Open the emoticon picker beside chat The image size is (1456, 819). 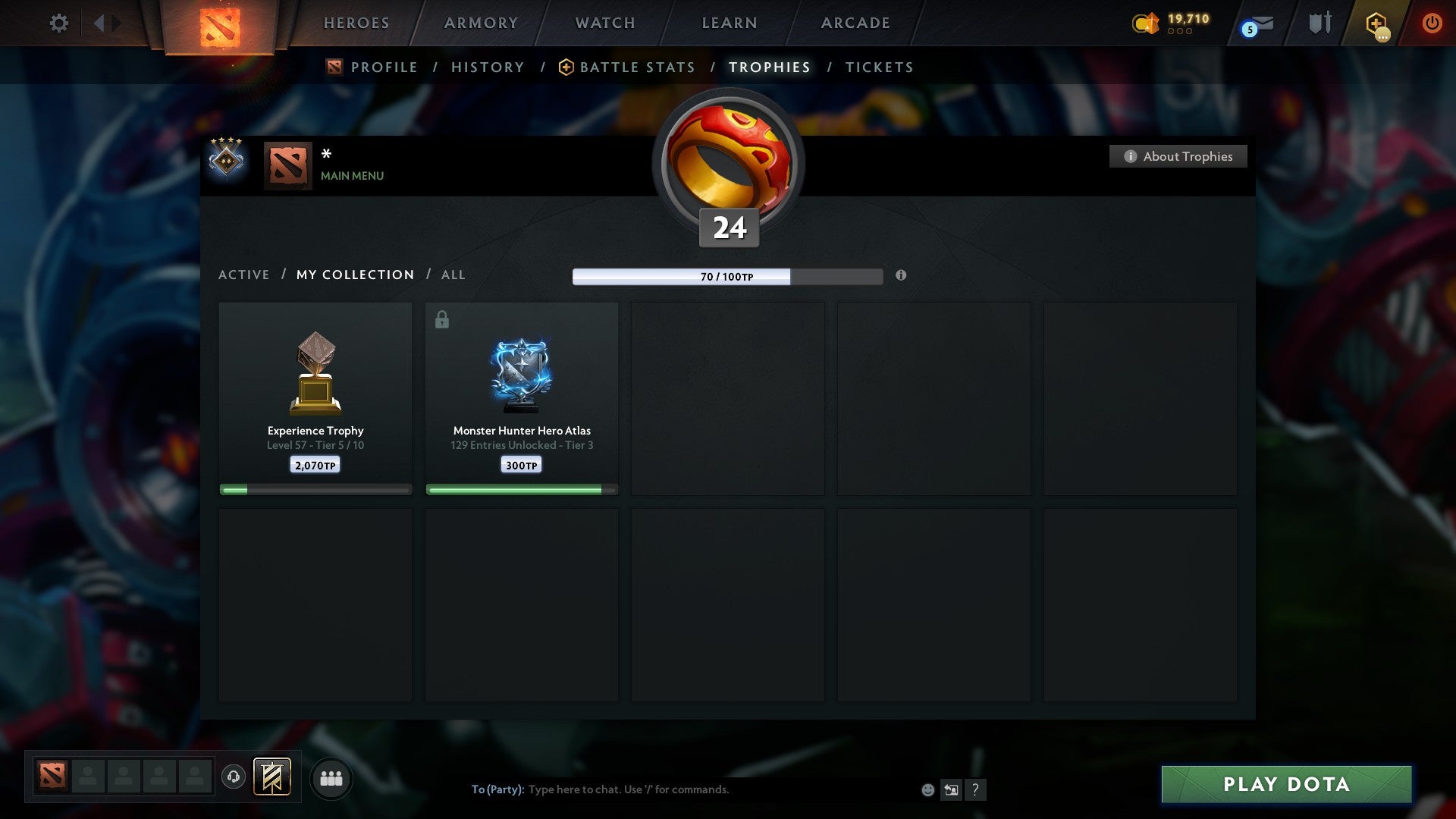click(927, 789)
